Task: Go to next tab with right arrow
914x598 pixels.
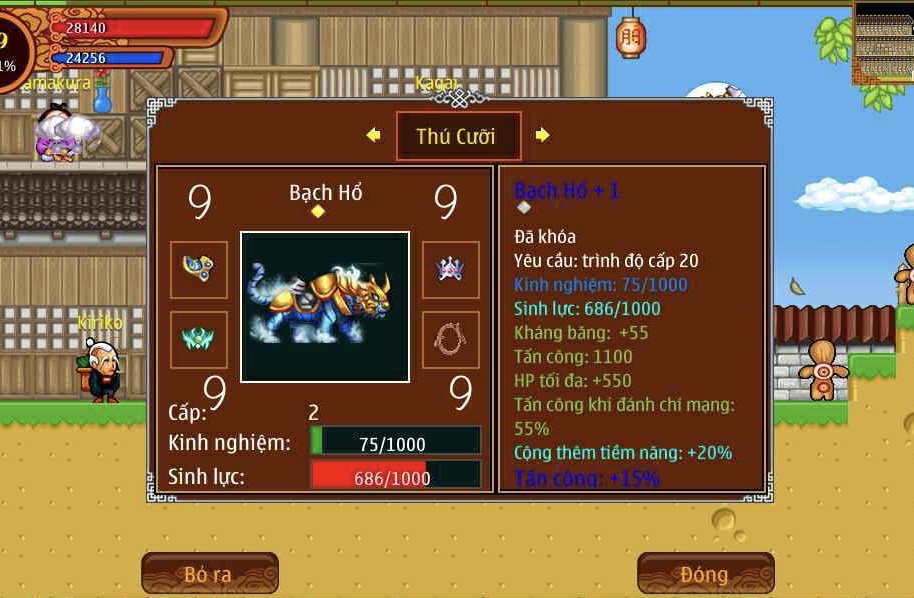Action: tap(542, 135)
